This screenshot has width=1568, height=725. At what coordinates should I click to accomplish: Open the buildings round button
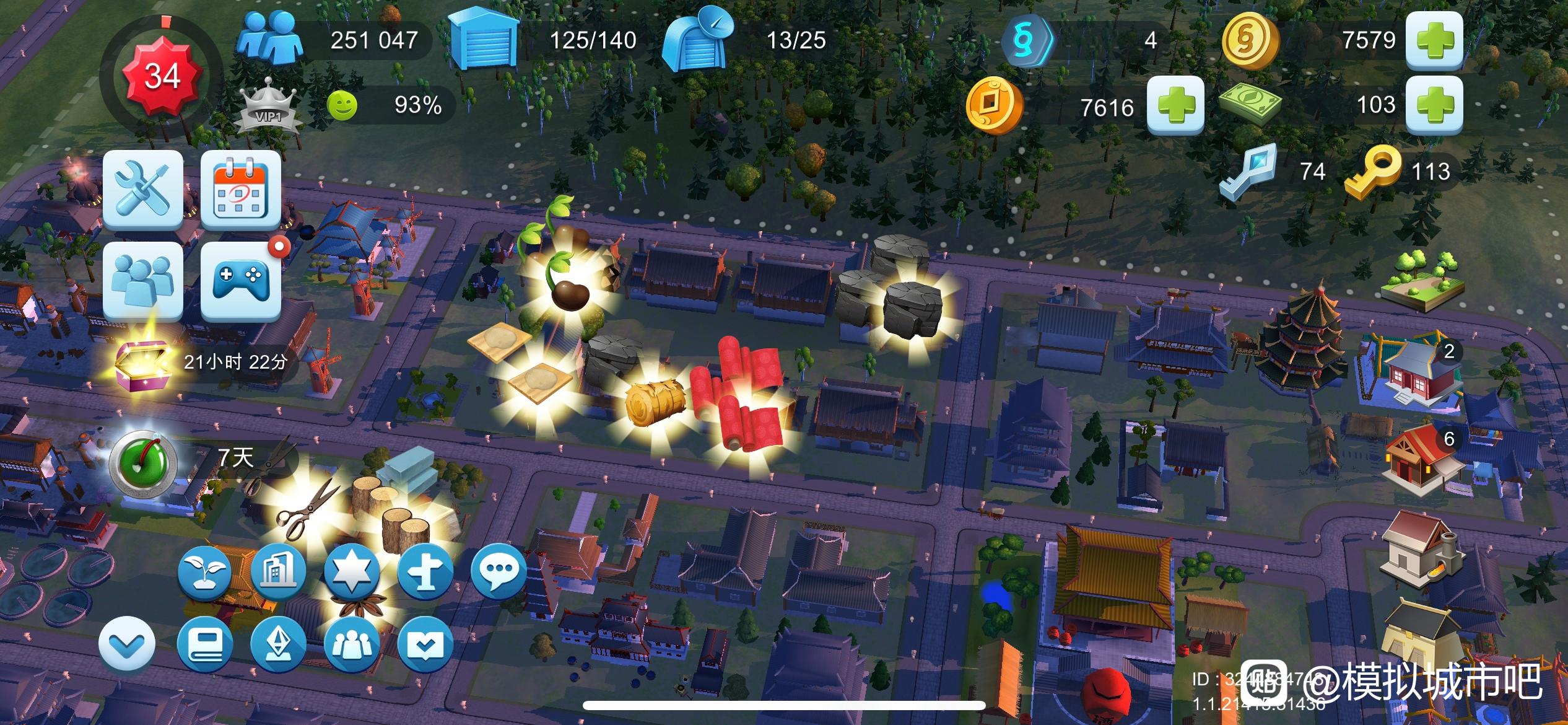[x=278, y=571]
